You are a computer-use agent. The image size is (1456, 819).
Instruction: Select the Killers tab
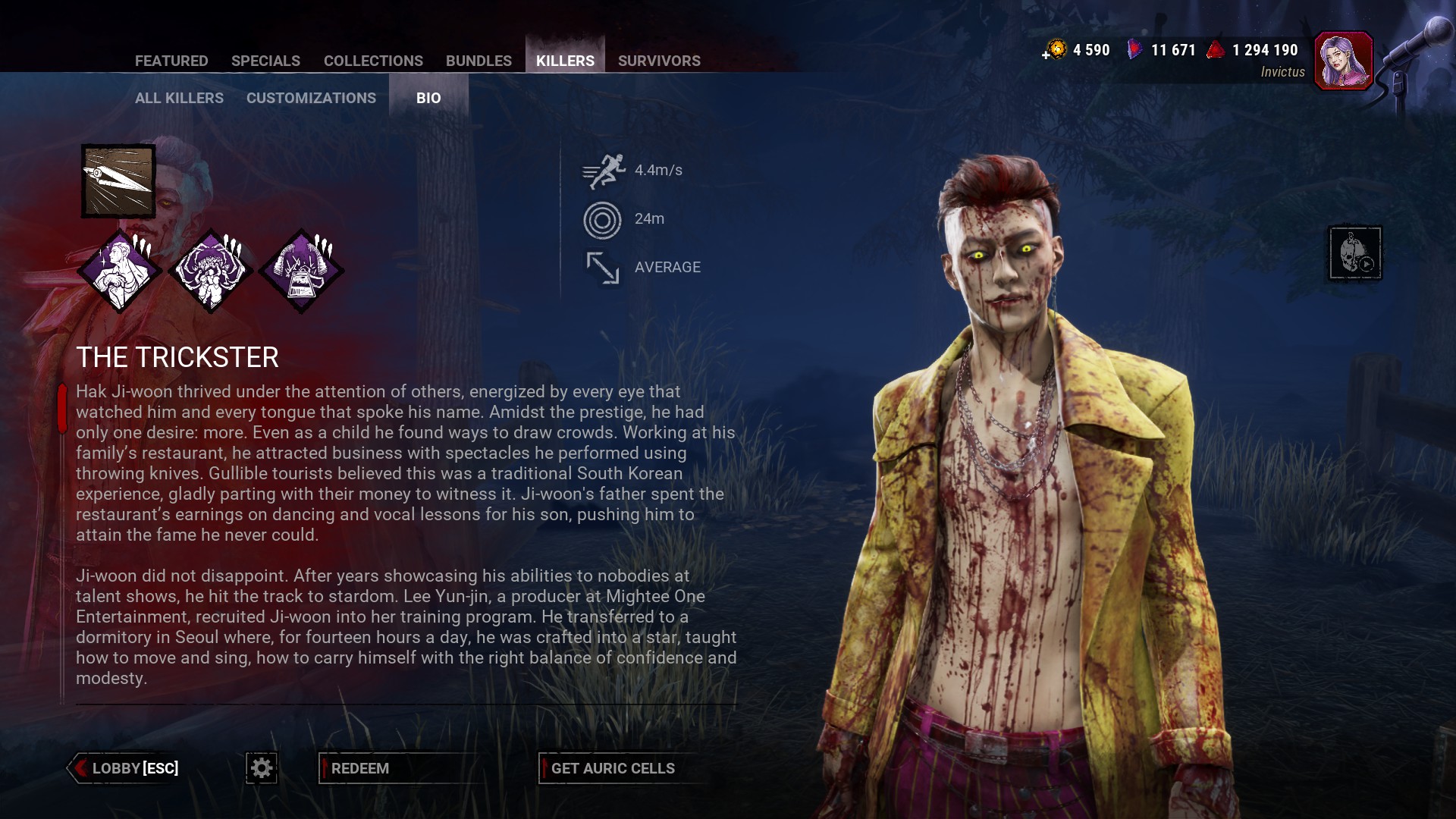(565, 61)
